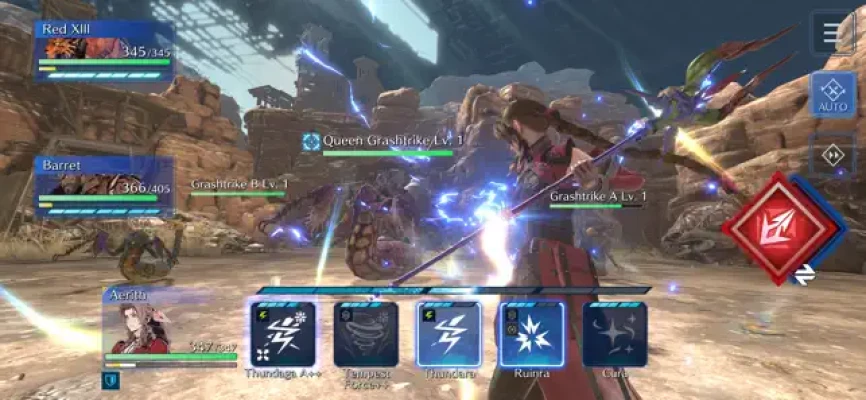This screenshot has width=866, height=400.
Task: Switch to Barret party panel
Action: click(x=104, y=186)
